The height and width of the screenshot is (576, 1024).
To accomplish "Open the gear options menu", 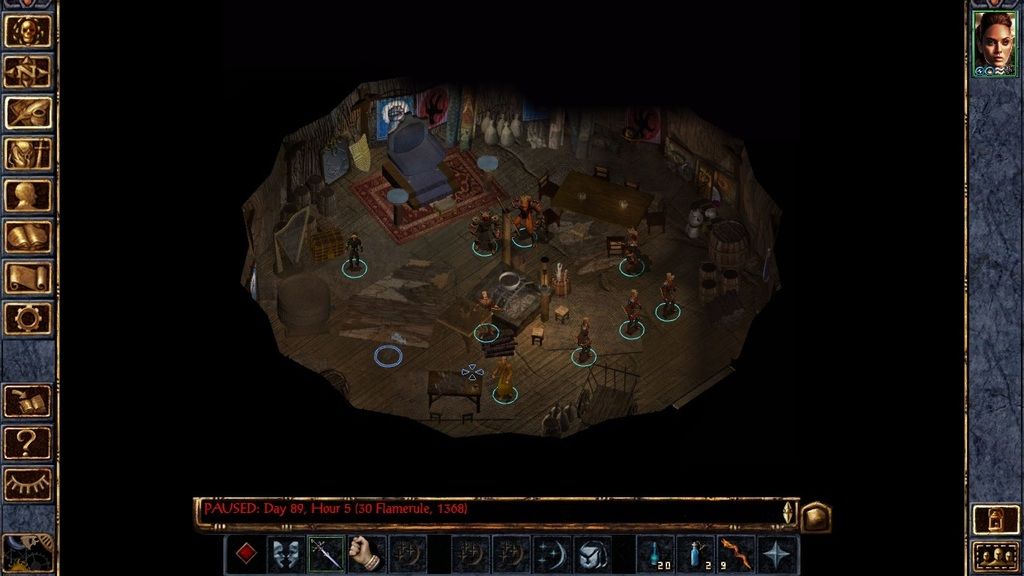I will pyautogui.click(x=28, y=318).
